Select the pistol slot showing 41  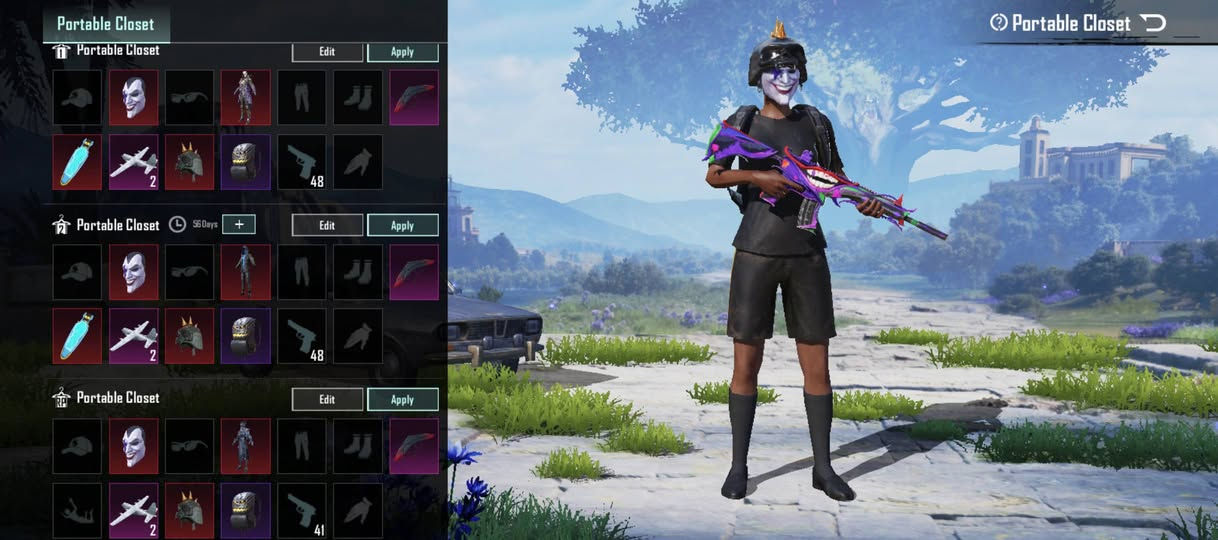[302, 508]
